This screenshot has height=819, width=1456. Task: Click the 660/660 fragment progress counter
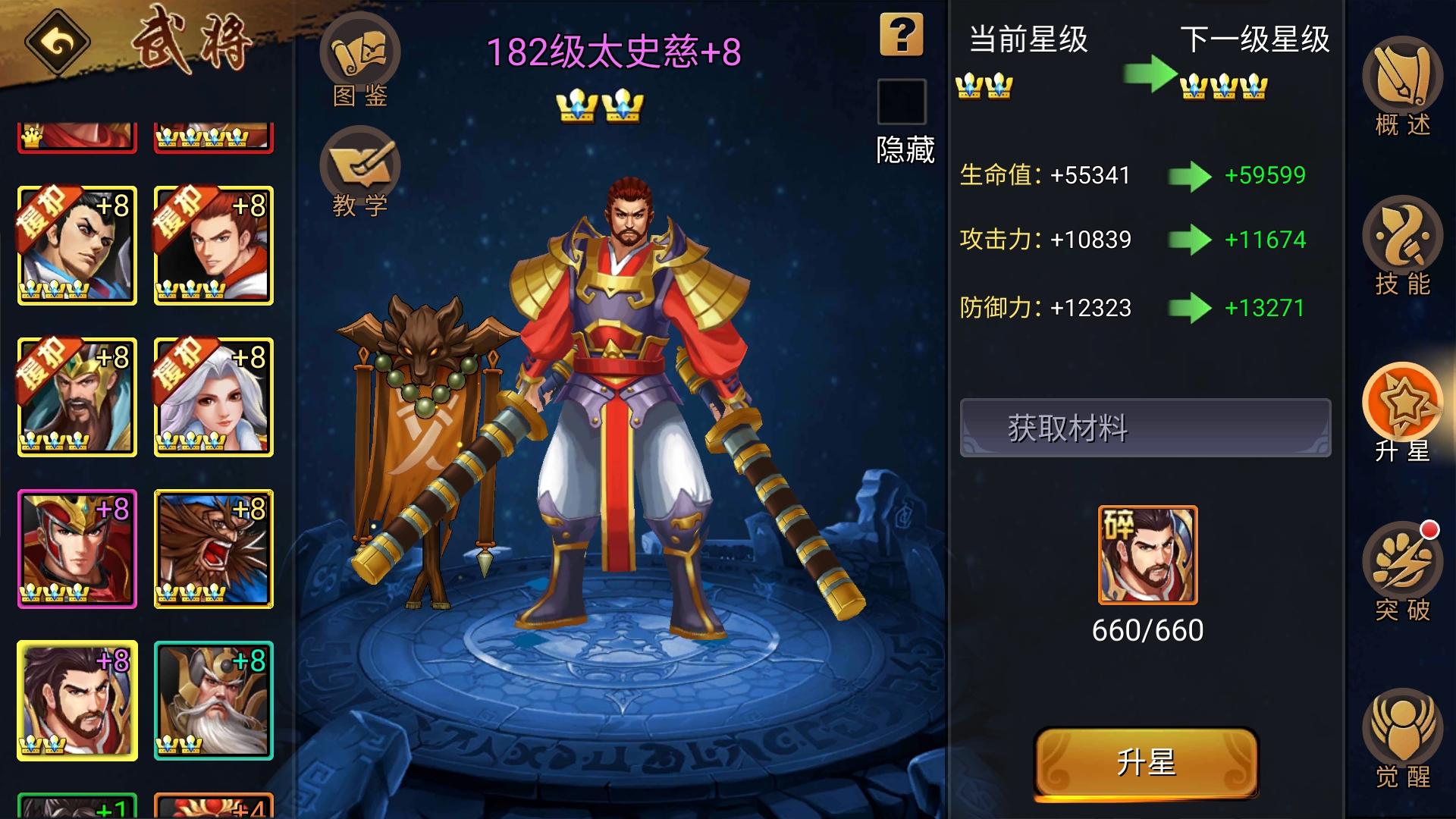click(x=1146, y=630)
